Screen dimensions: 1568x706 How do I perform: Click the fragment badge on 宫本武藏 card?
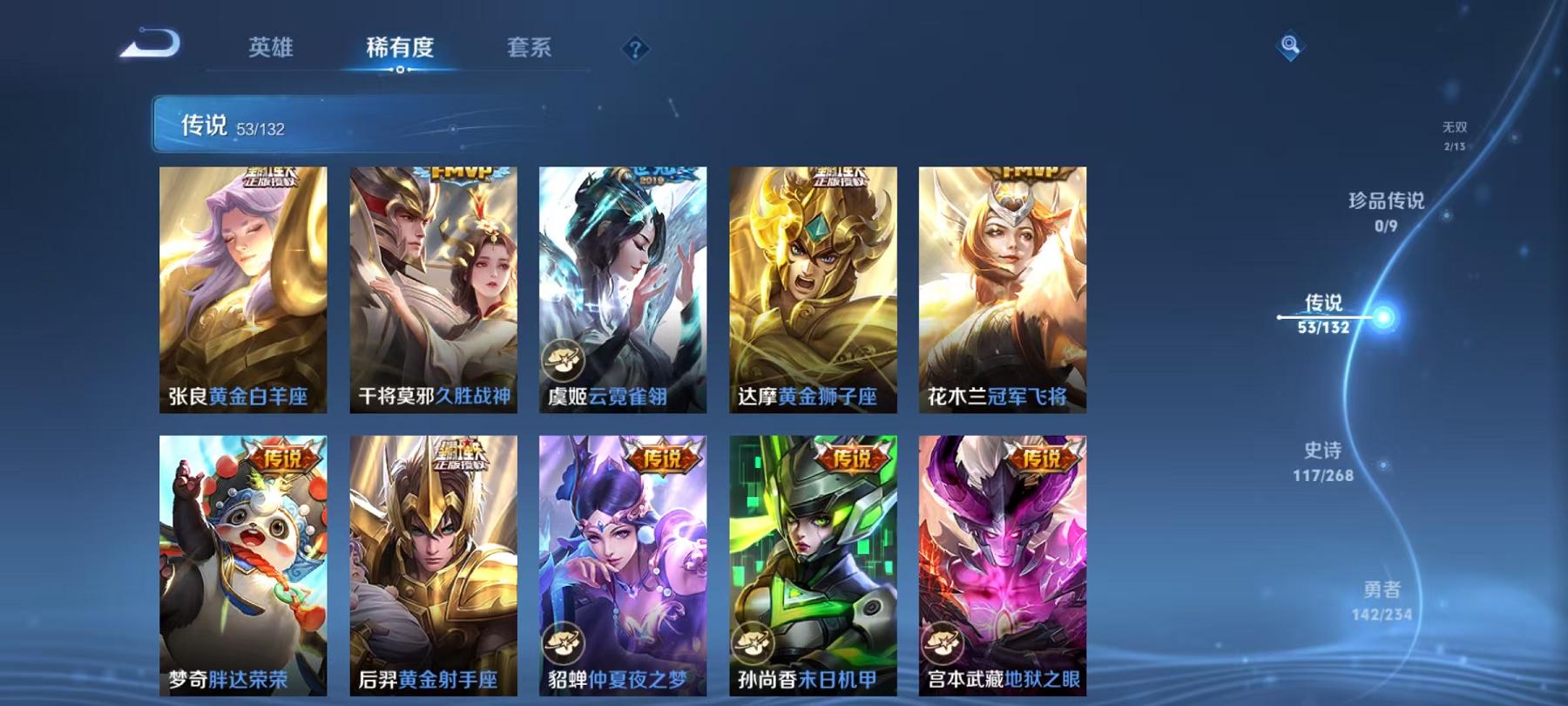[943, 645]
